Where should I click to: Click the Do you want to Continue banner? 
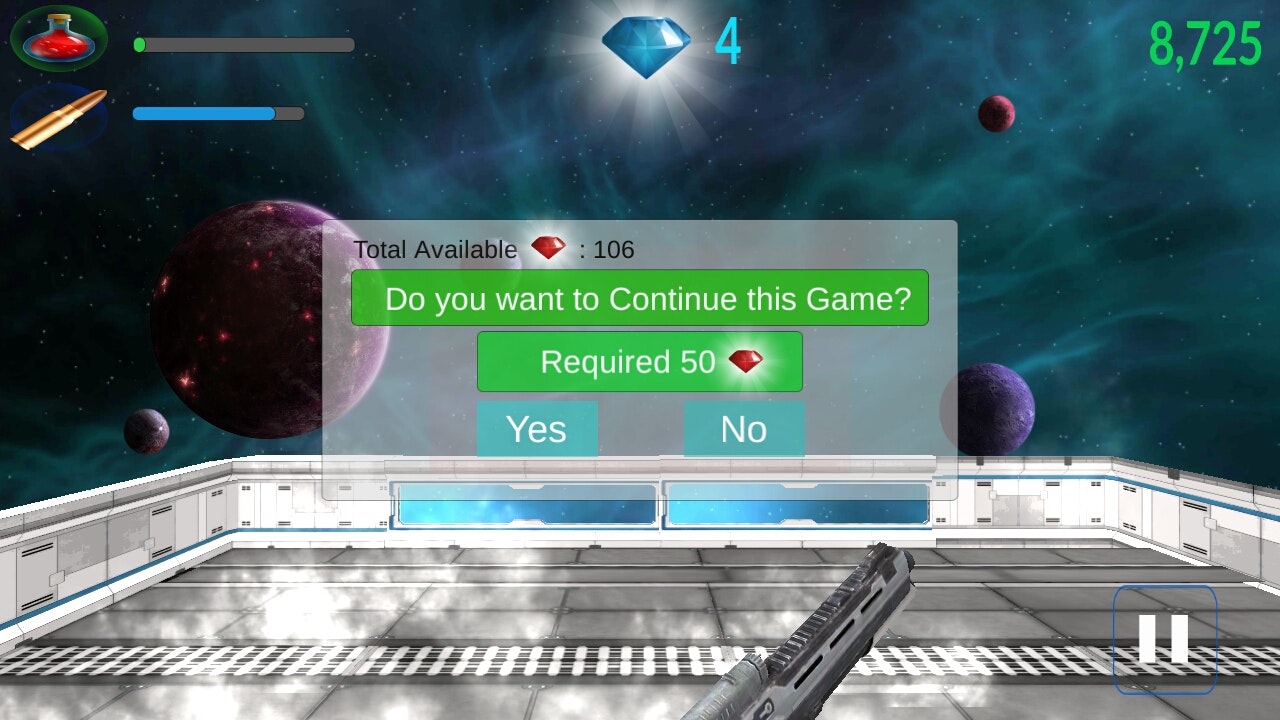pos(640,297)
